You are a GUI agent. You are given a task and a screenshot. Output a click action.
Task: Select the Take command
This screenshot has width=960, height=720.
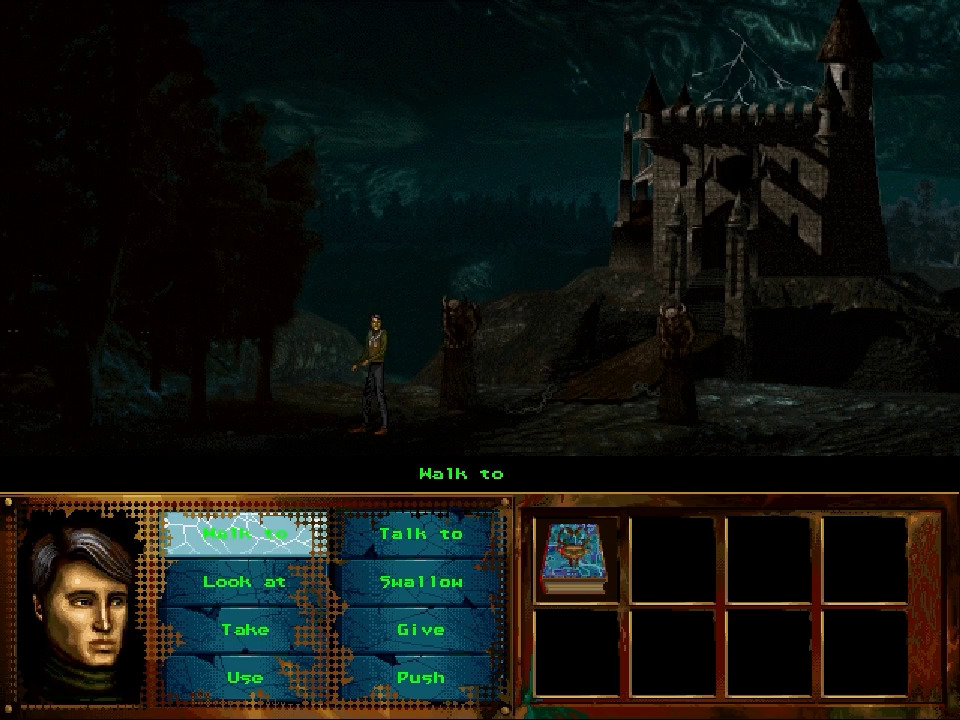point(245,630)
